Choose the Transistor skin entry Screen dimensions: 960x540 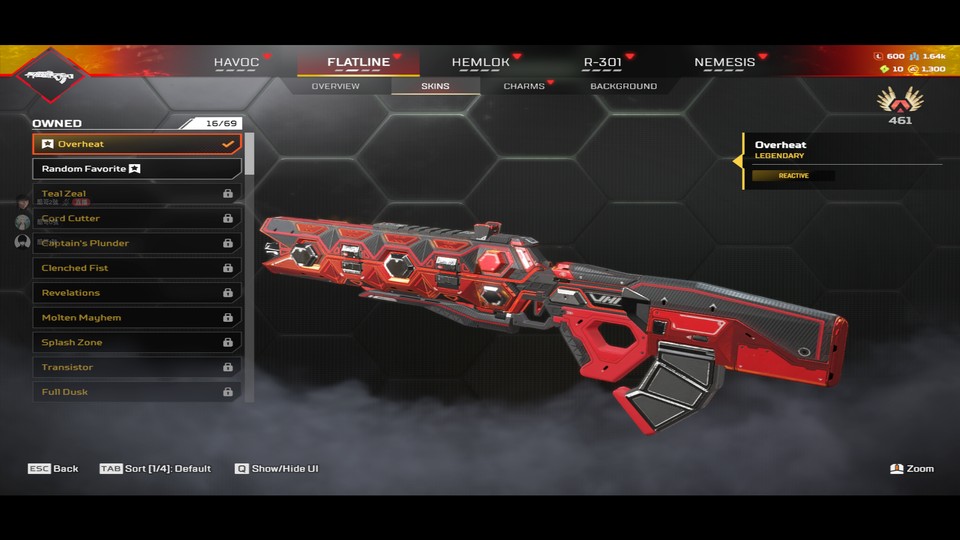(137, 367)
